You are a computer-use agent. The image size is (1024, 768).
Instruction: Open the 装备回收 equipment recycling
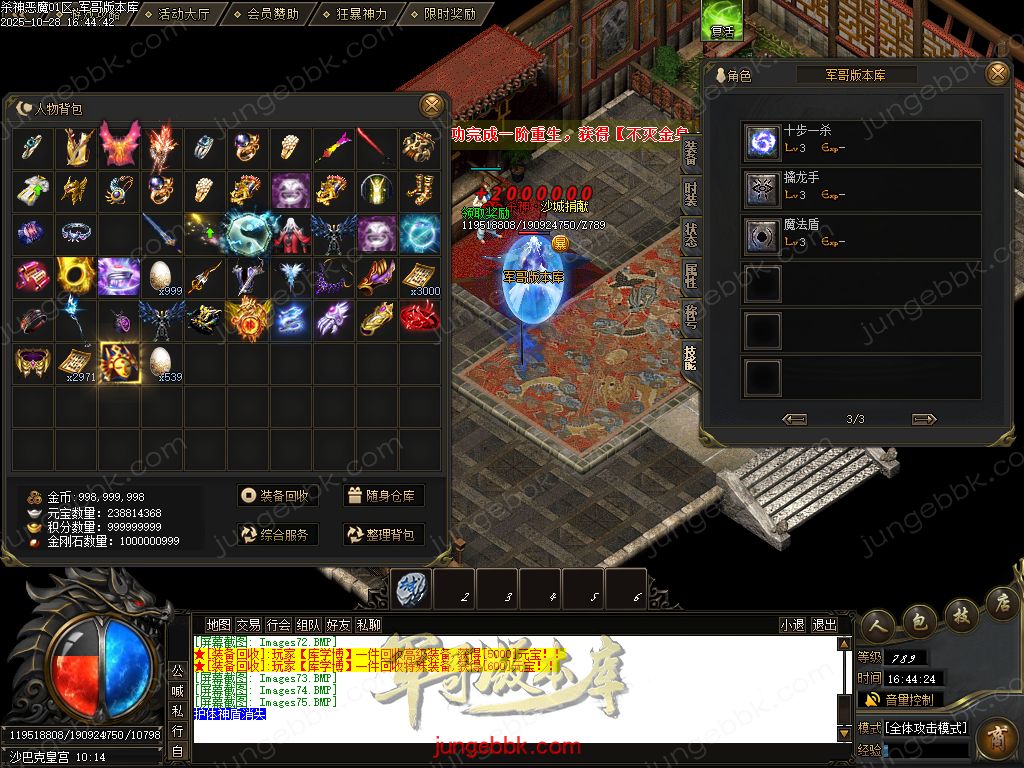click(277, 495)
